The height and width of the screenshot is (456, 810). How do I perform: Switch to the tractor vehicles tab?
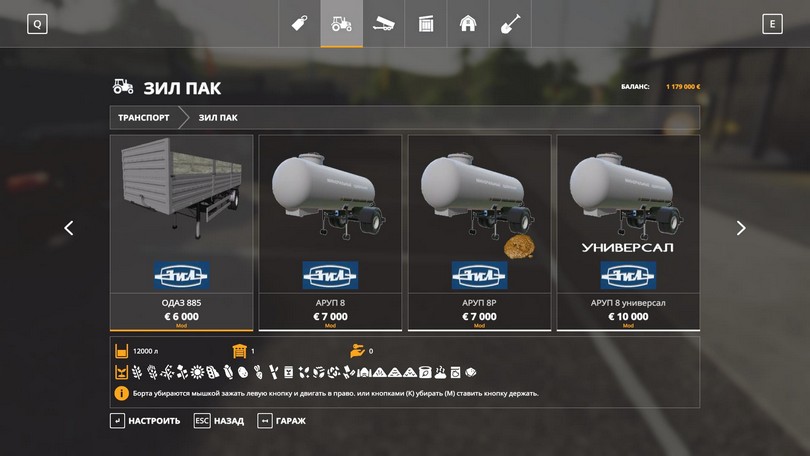tap(341, 24)
